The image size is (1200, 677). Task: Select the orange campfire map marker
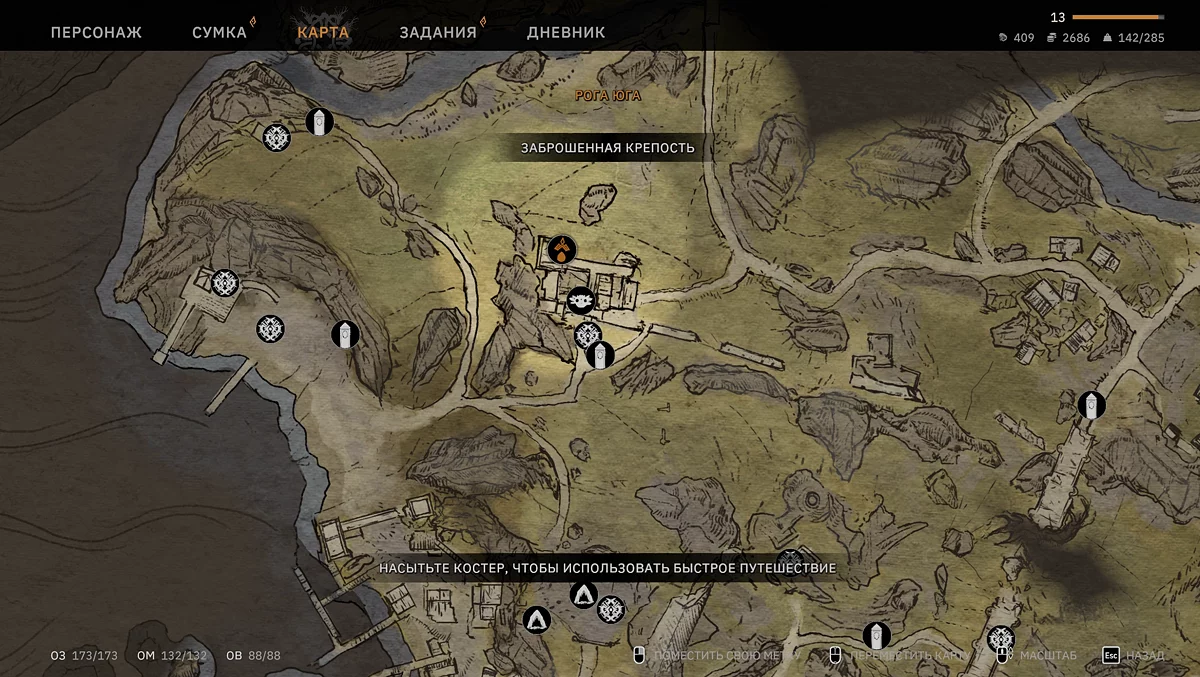pyautogui.click(x=563, y=249)
